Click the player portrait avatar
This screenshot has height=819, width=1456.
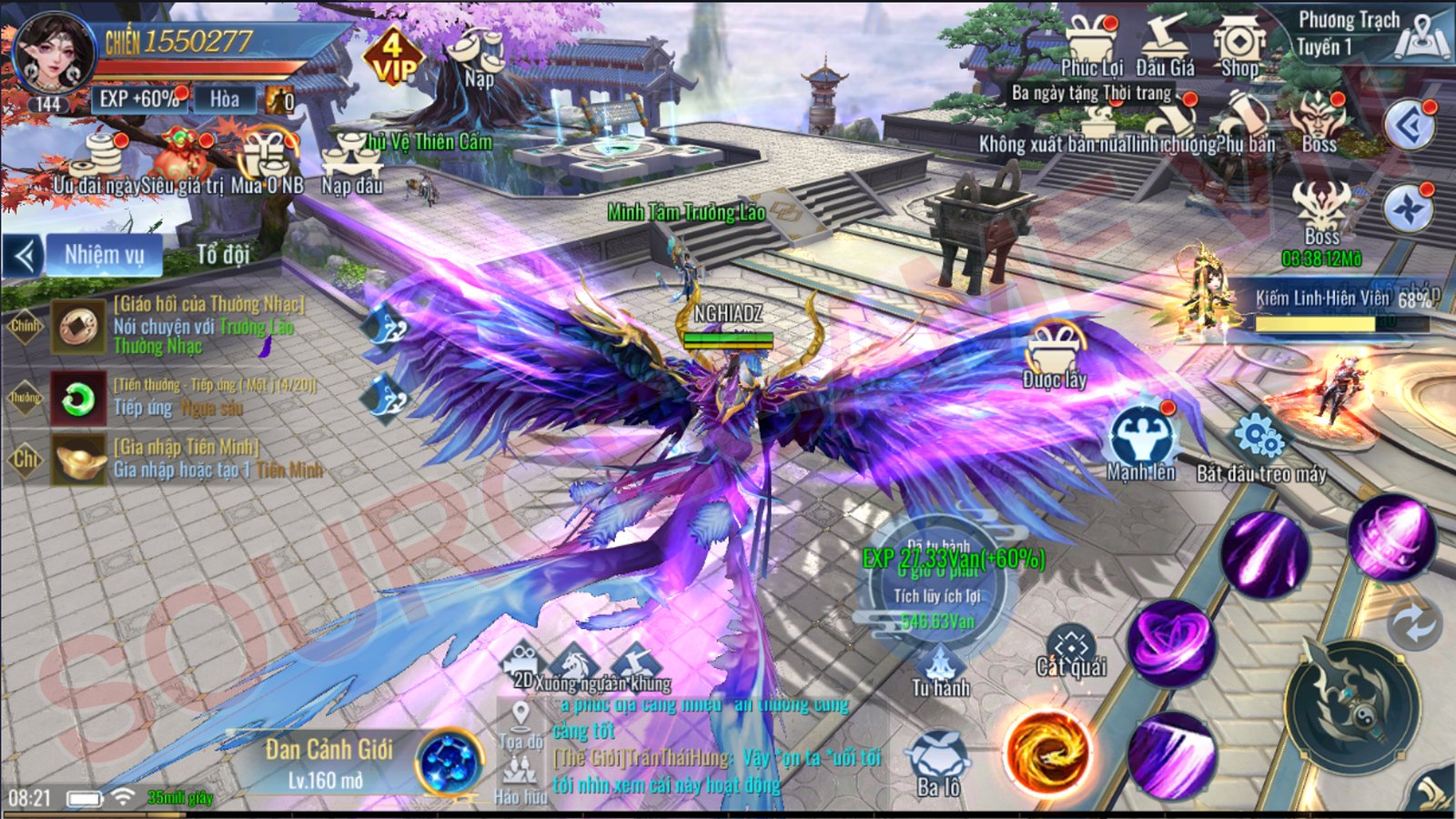pos(54,53)
